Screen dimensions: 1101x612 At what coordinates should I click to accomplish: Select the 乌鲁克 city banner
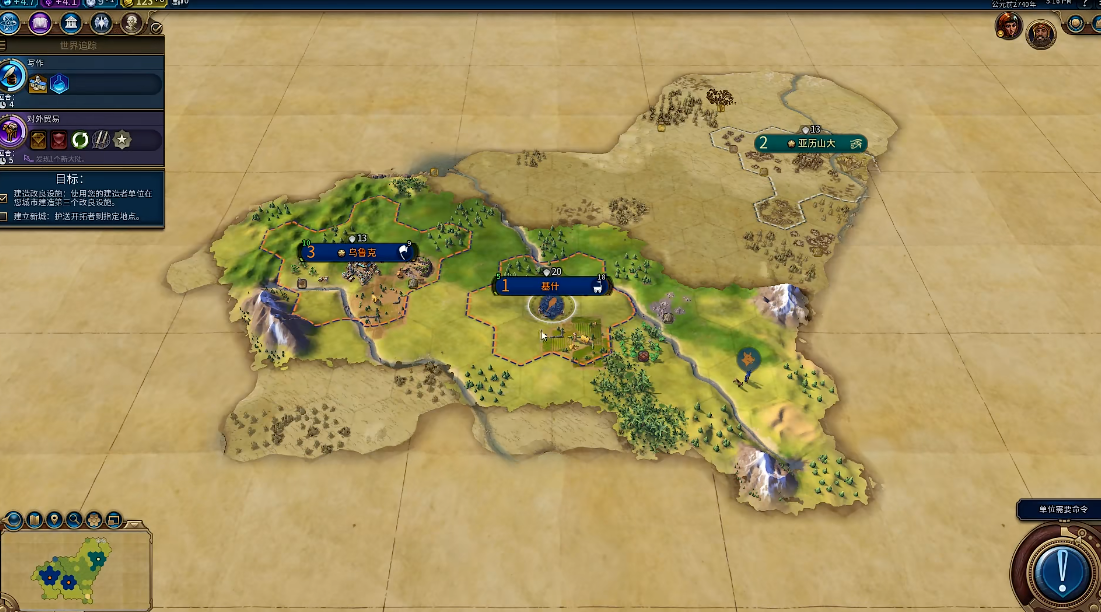(x=358, y=253)
